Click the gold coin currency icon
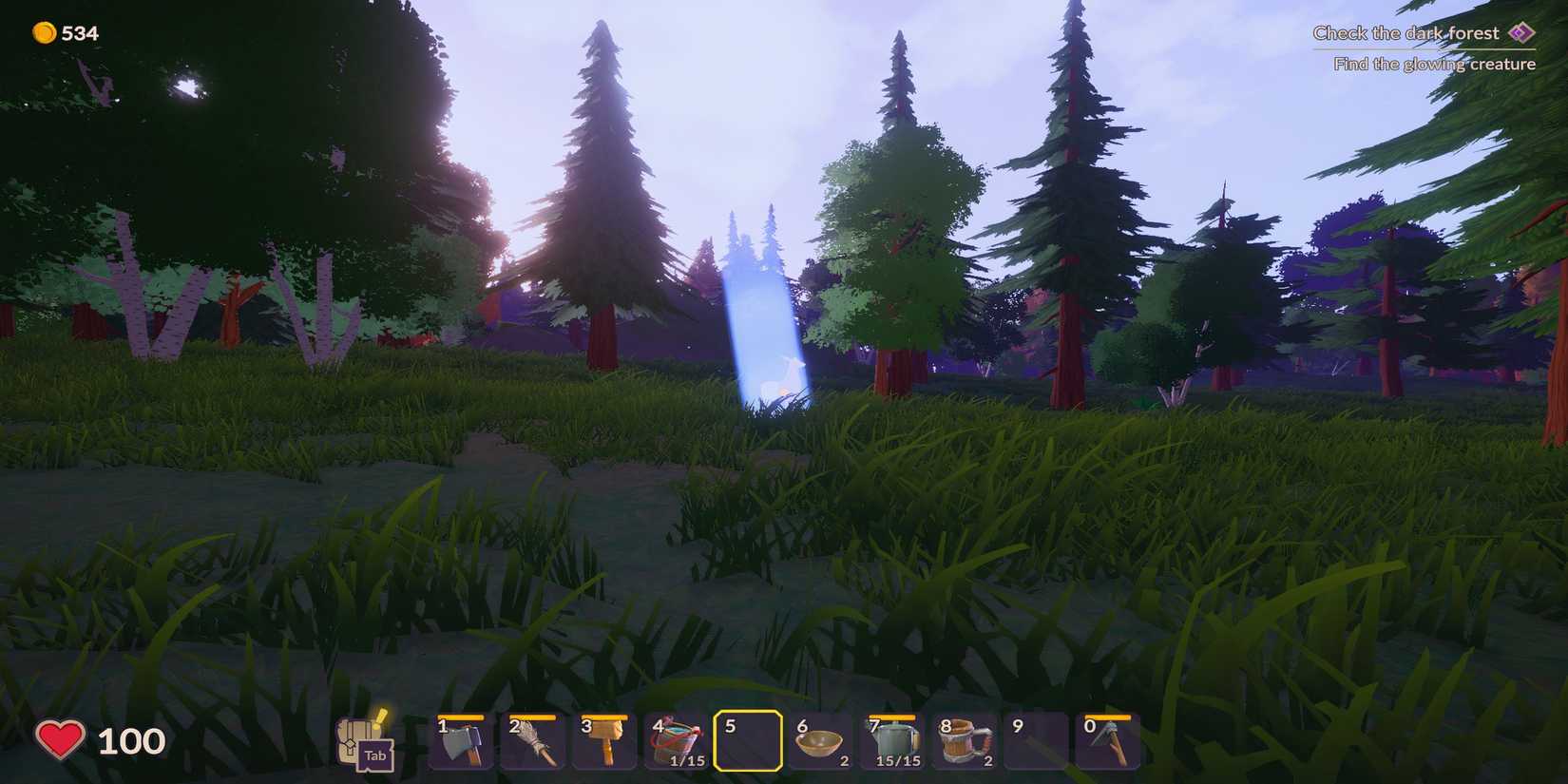This screenshot has width=1568, height=784. (x=45, y=31)
